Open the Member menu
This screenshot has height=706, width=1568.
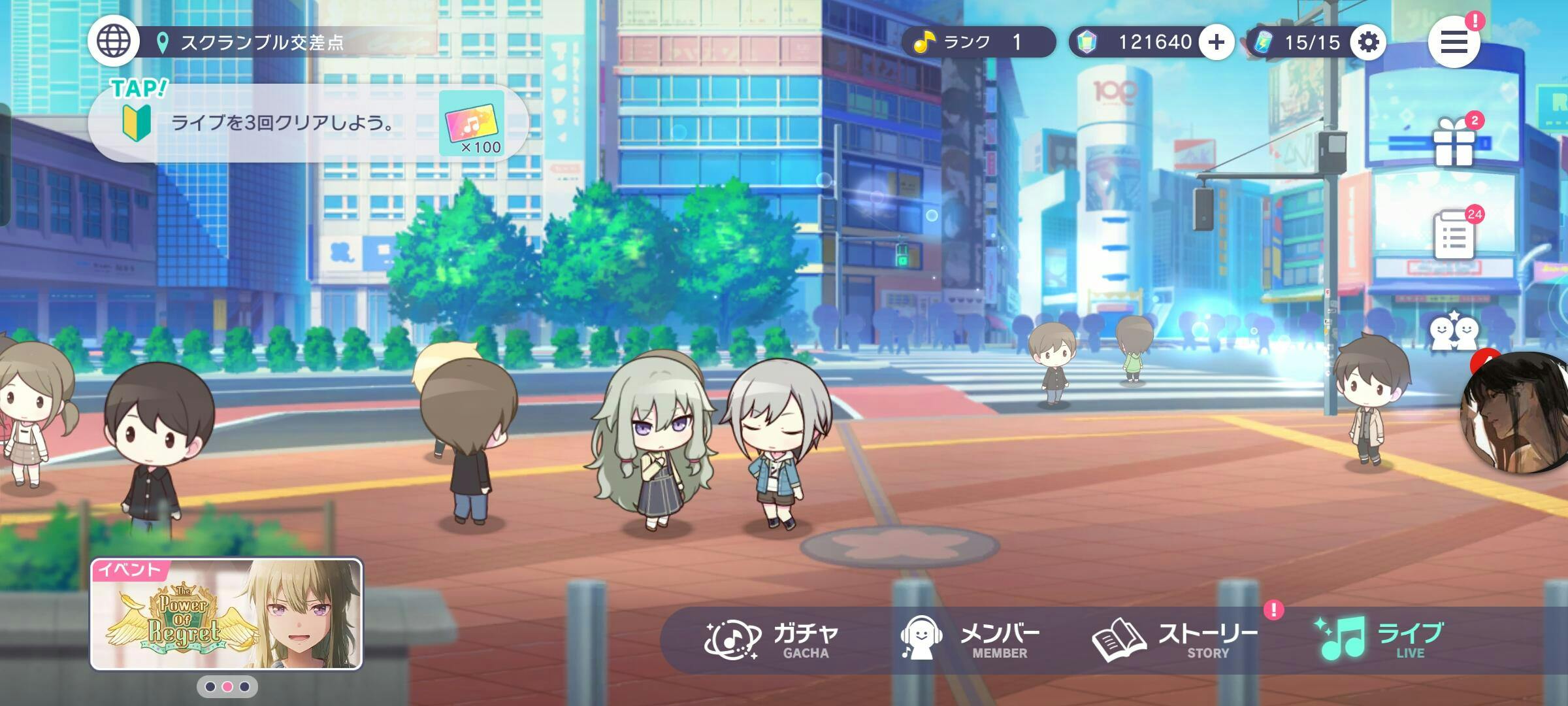tap(970, 641)
